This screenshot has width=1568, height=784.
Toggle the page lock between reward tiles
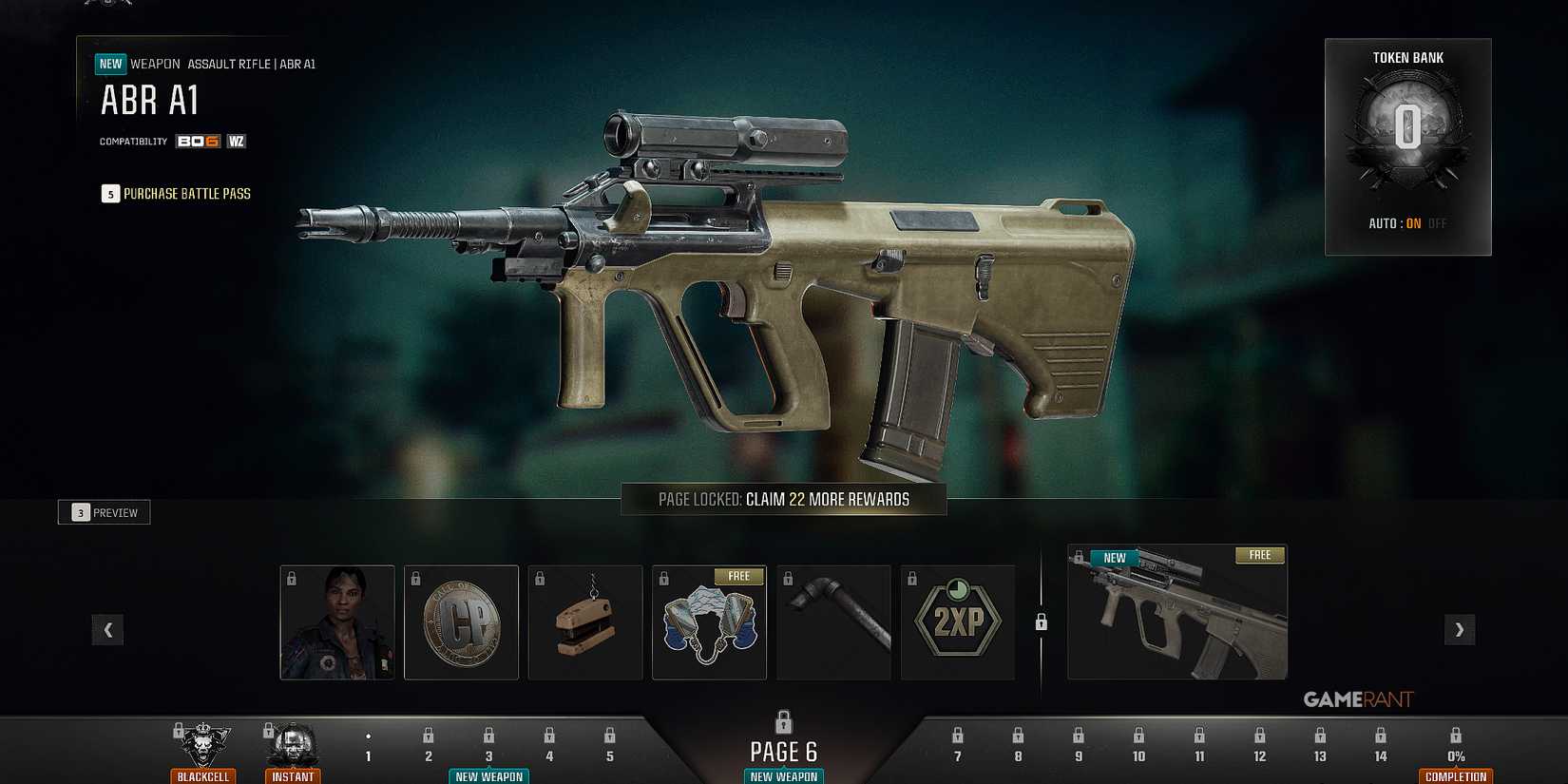(x=1041, y=621)
